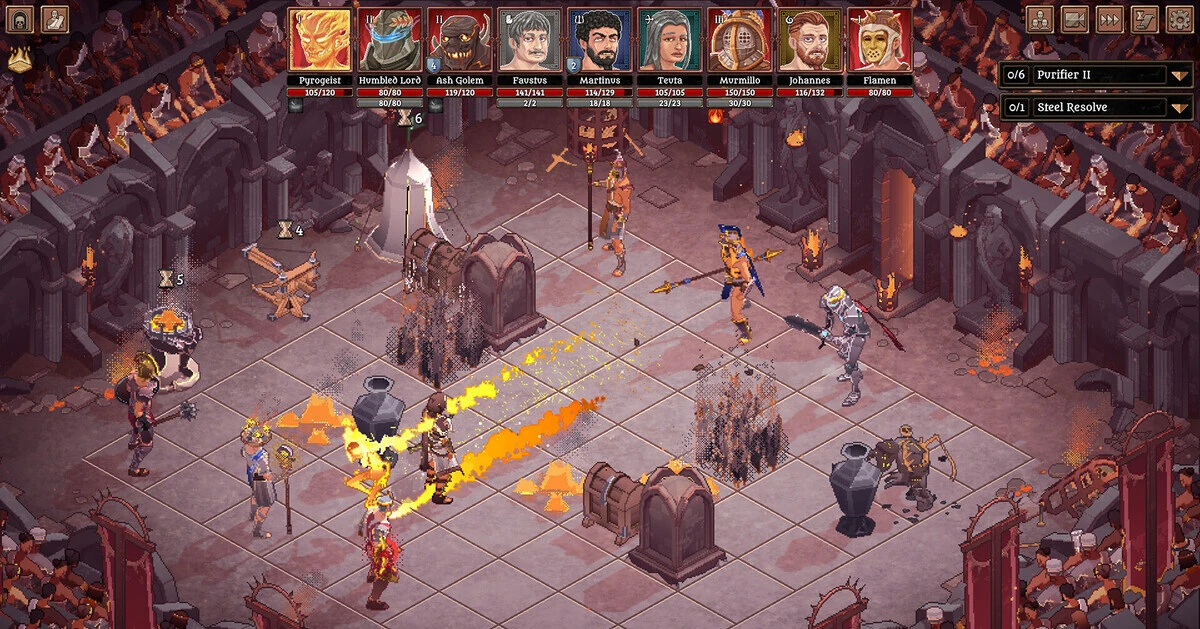Open the gear settings menu
Image resolution: width=1200 pixels, height=629 pixels.
1178,19
